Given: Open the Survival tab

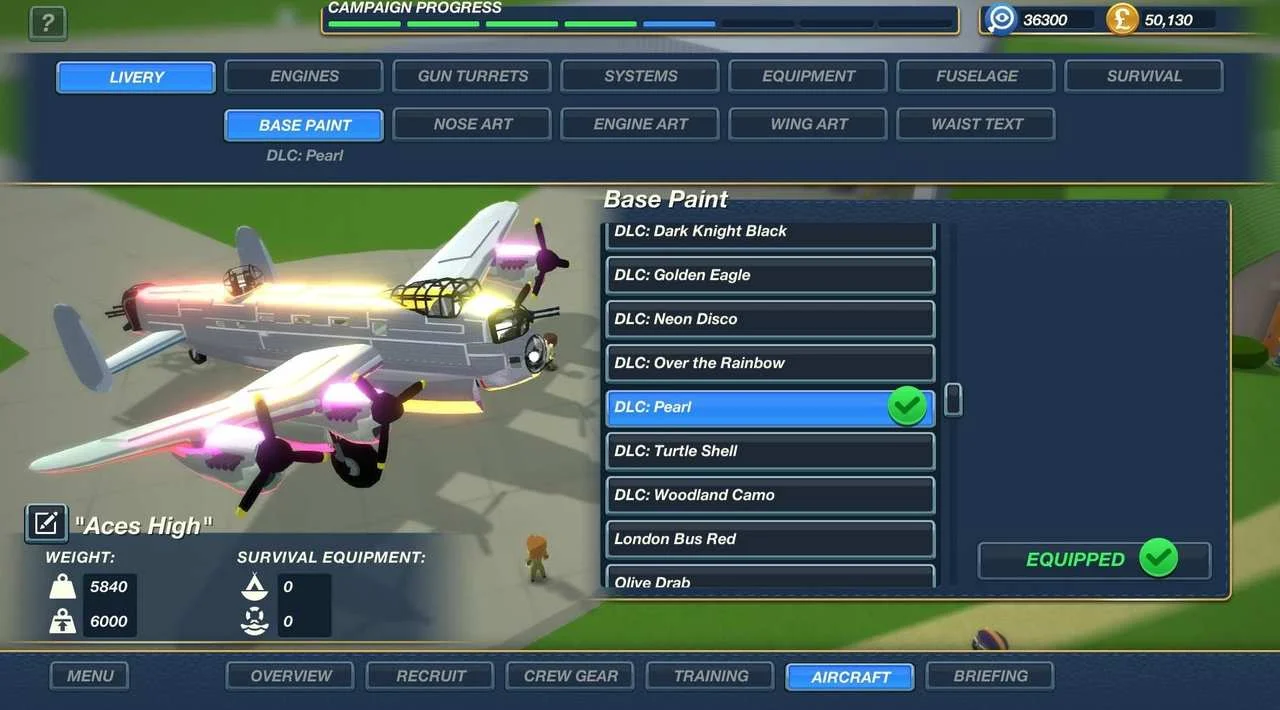Looking at the screenshot, I should [1144, 76].
